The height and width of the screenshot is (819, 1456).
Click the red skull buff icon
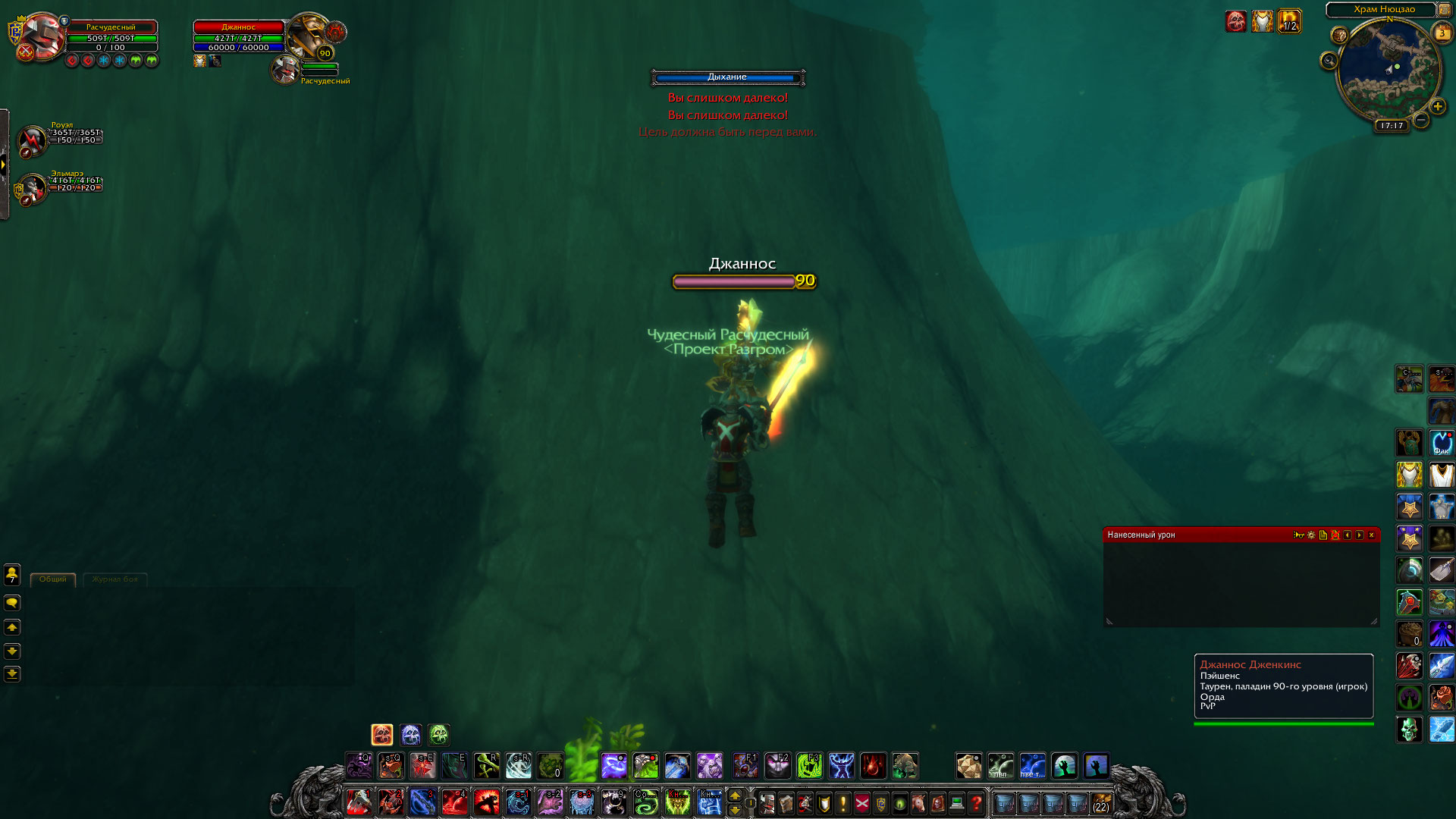pyautogui.click(x=1235, y=21)
